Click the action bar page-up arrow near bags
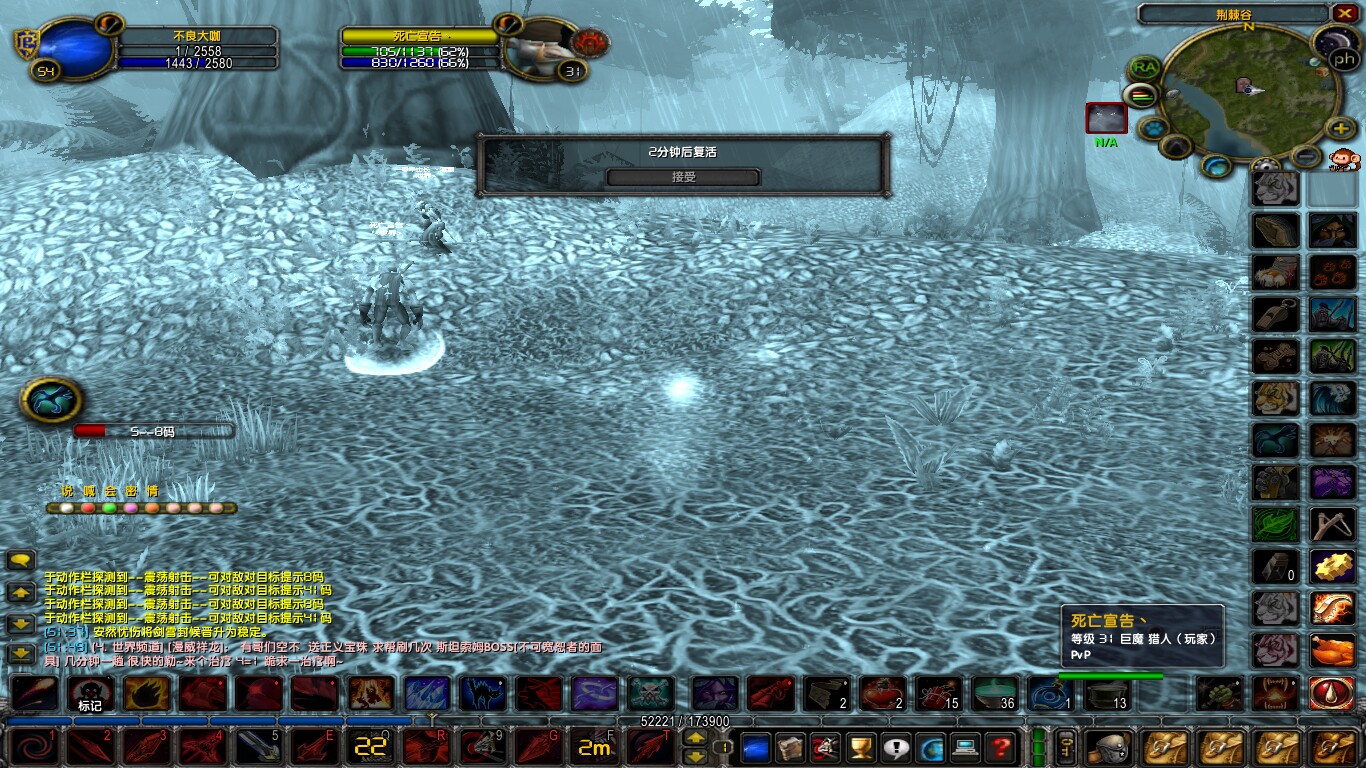Screen dimensions: 1366x768 (694, 737)
